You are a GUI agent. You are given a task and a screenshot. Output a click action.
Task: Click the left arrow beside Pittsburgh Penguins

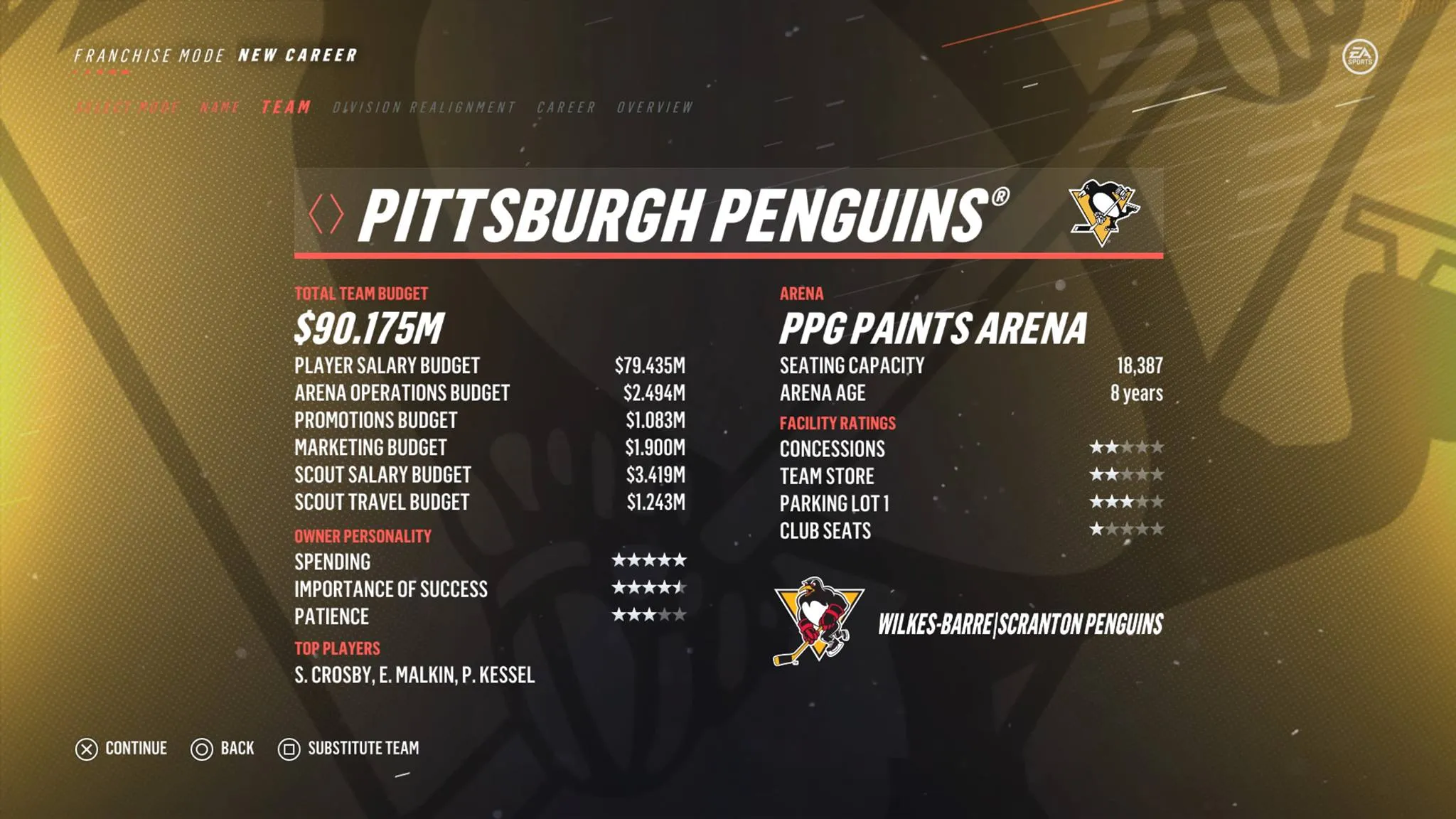click(316, 213)
